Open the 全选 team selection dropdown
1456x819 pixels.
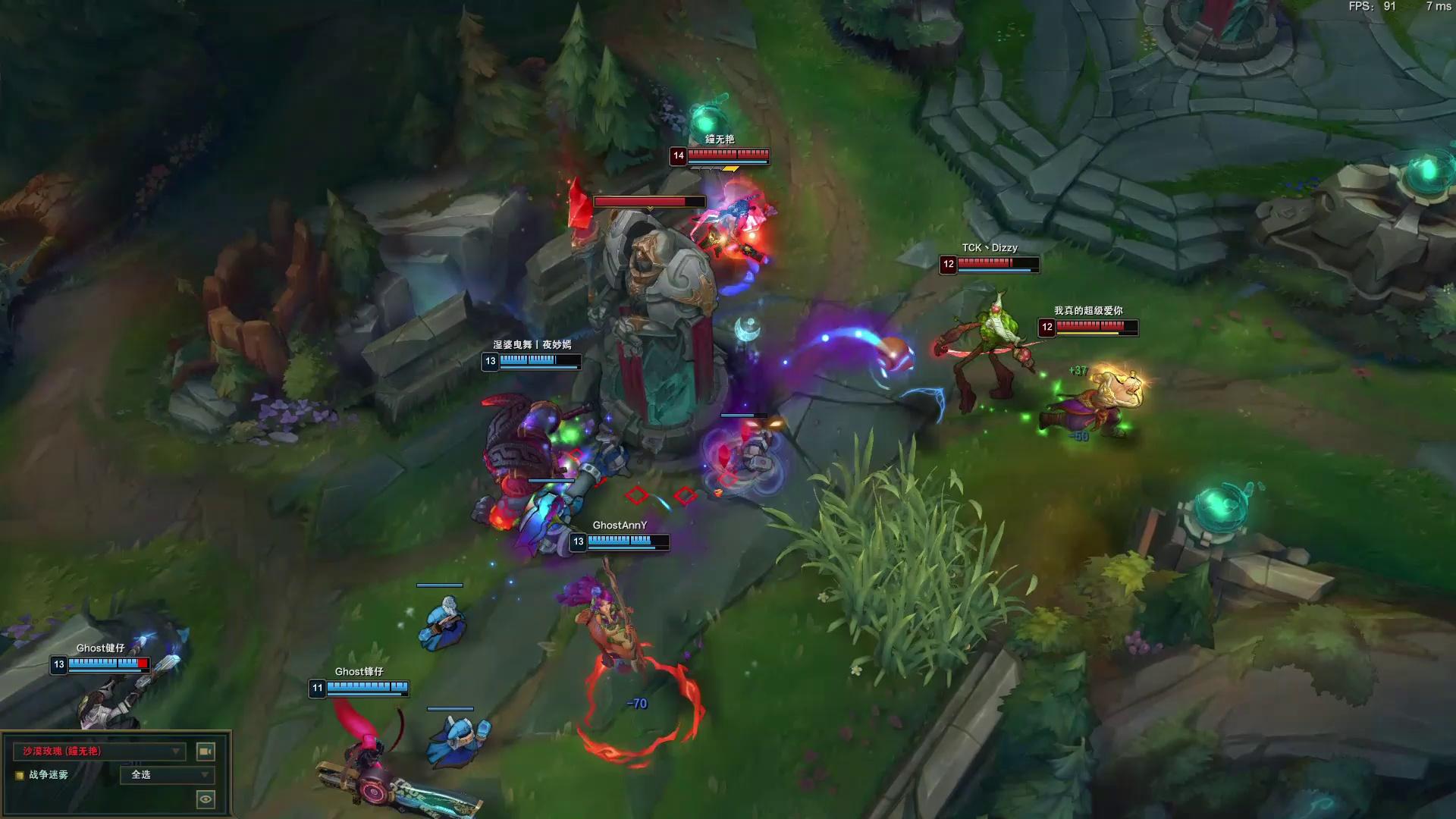pos(168,774)
